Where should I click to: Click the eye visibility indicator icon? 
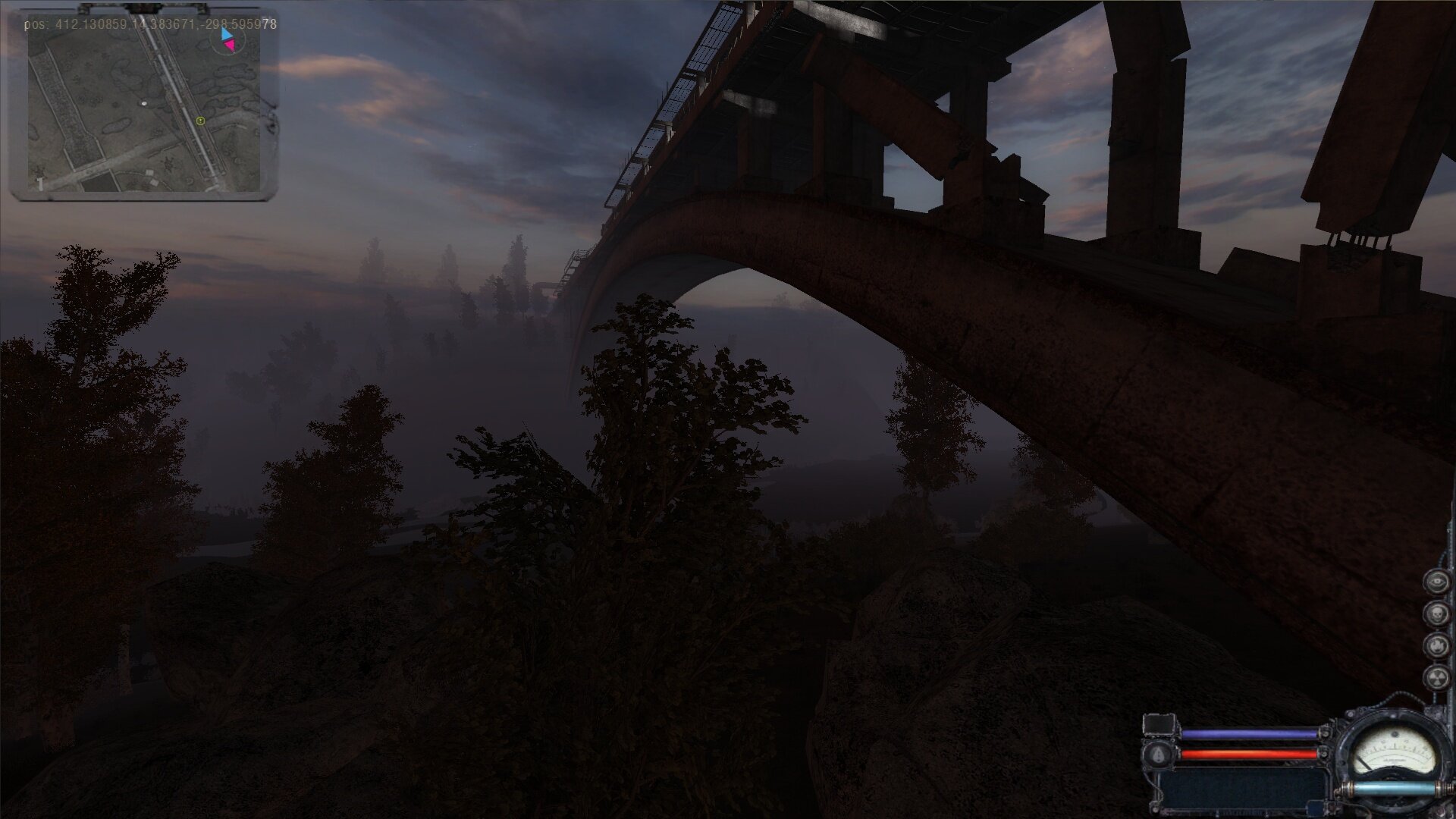[1435, 582]
